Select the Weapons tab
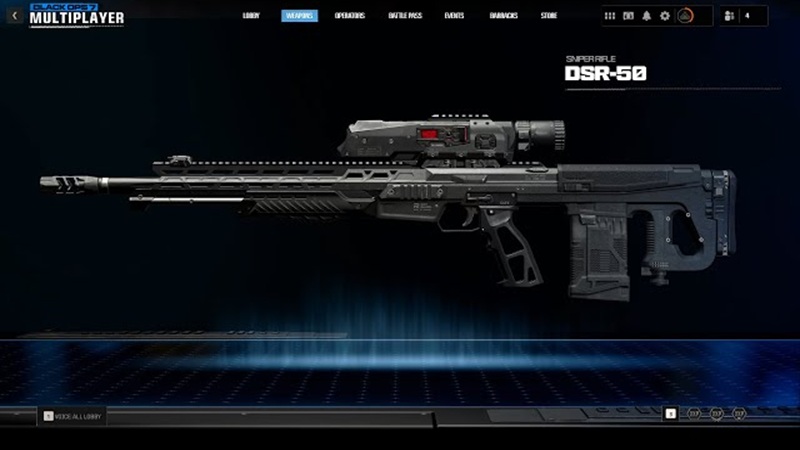The image size is (800, 450). 300,16
